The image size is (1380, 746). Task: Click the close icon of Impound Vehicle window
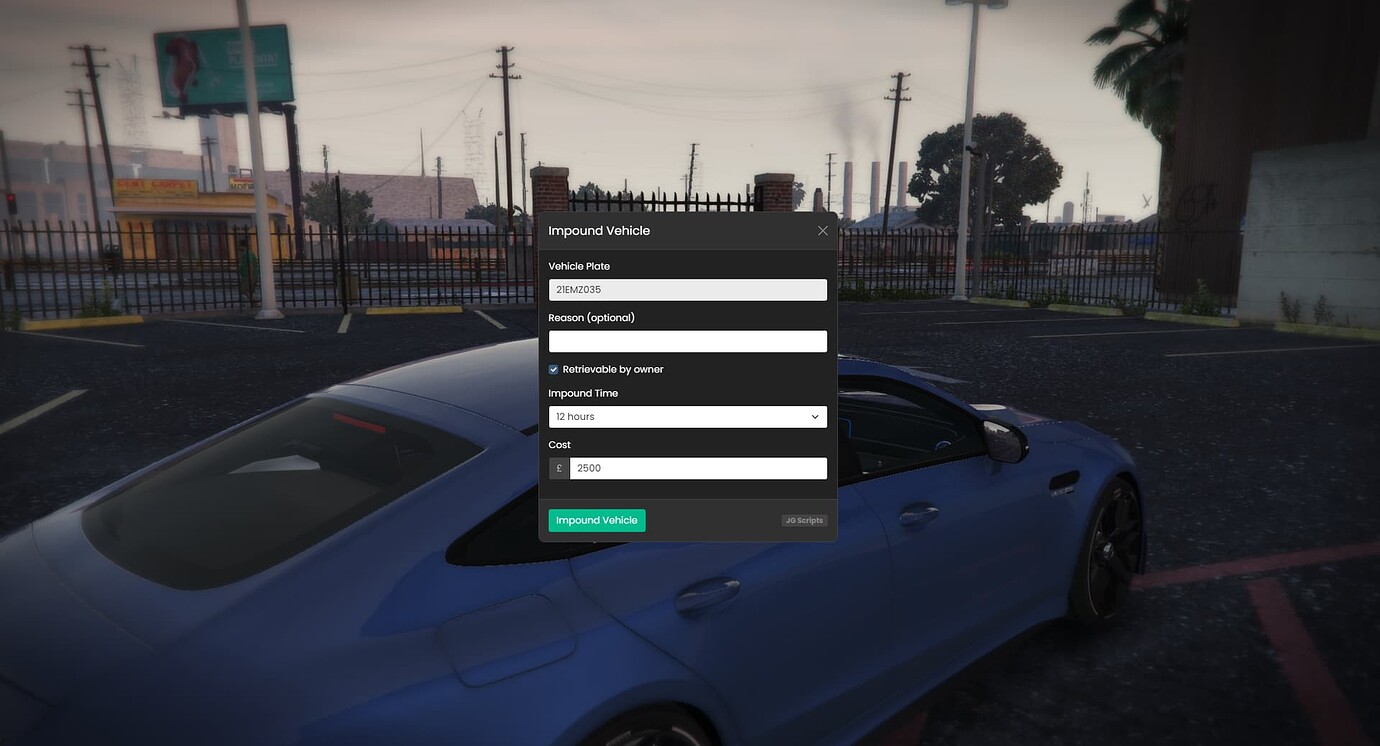[x=822, y=230]
